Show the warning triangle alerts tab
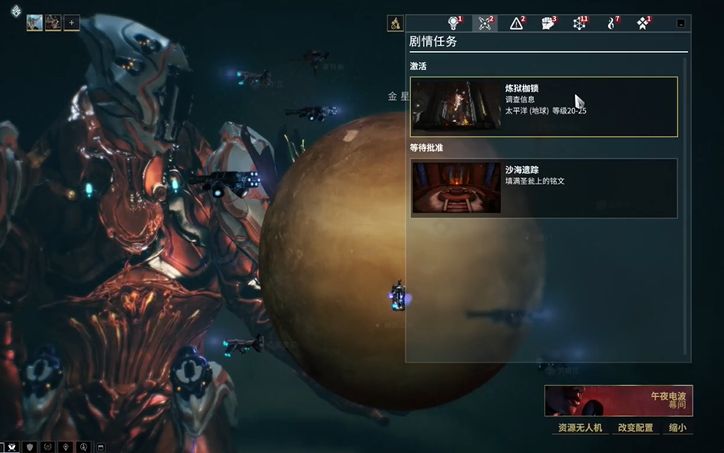724x453 pixels. 516,23
